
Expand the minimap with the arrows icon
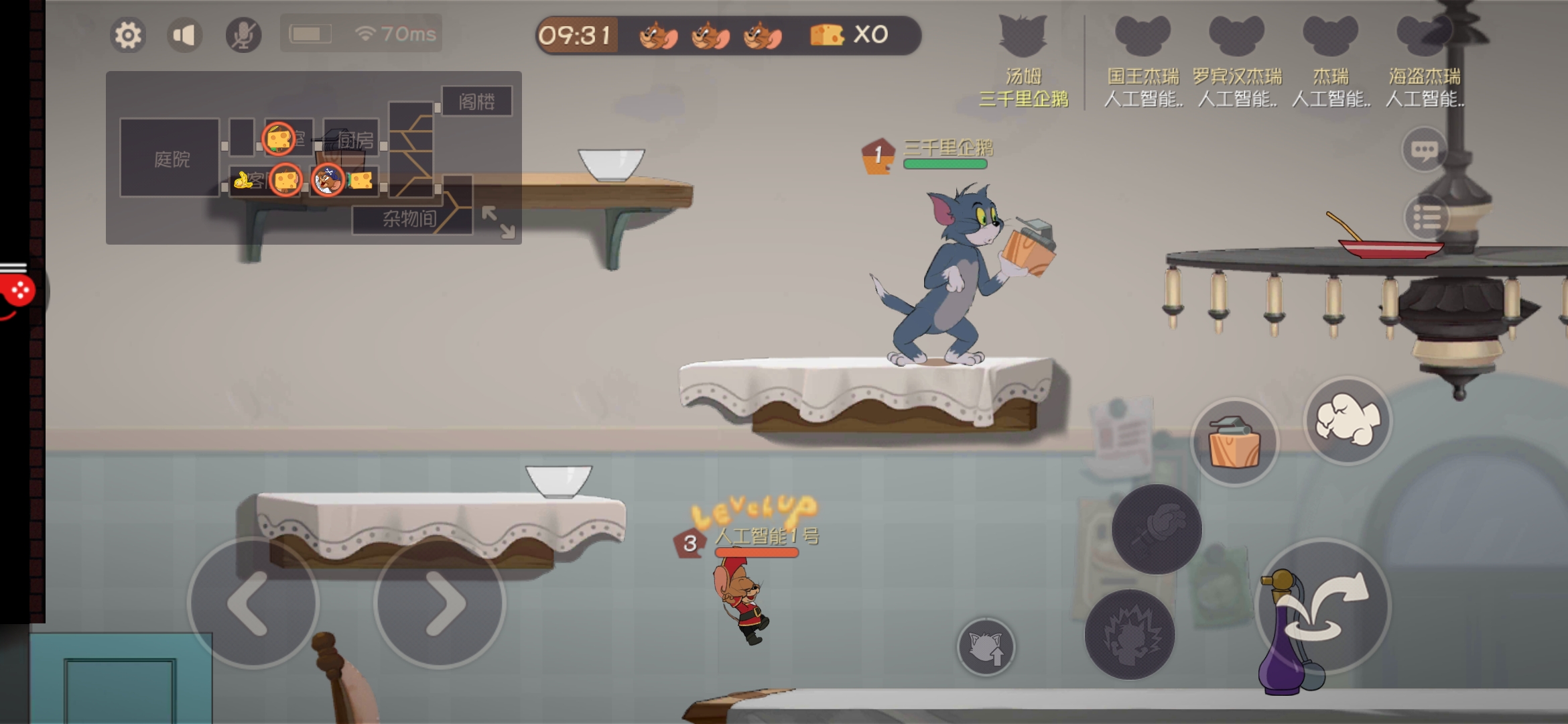click(499, 222)
